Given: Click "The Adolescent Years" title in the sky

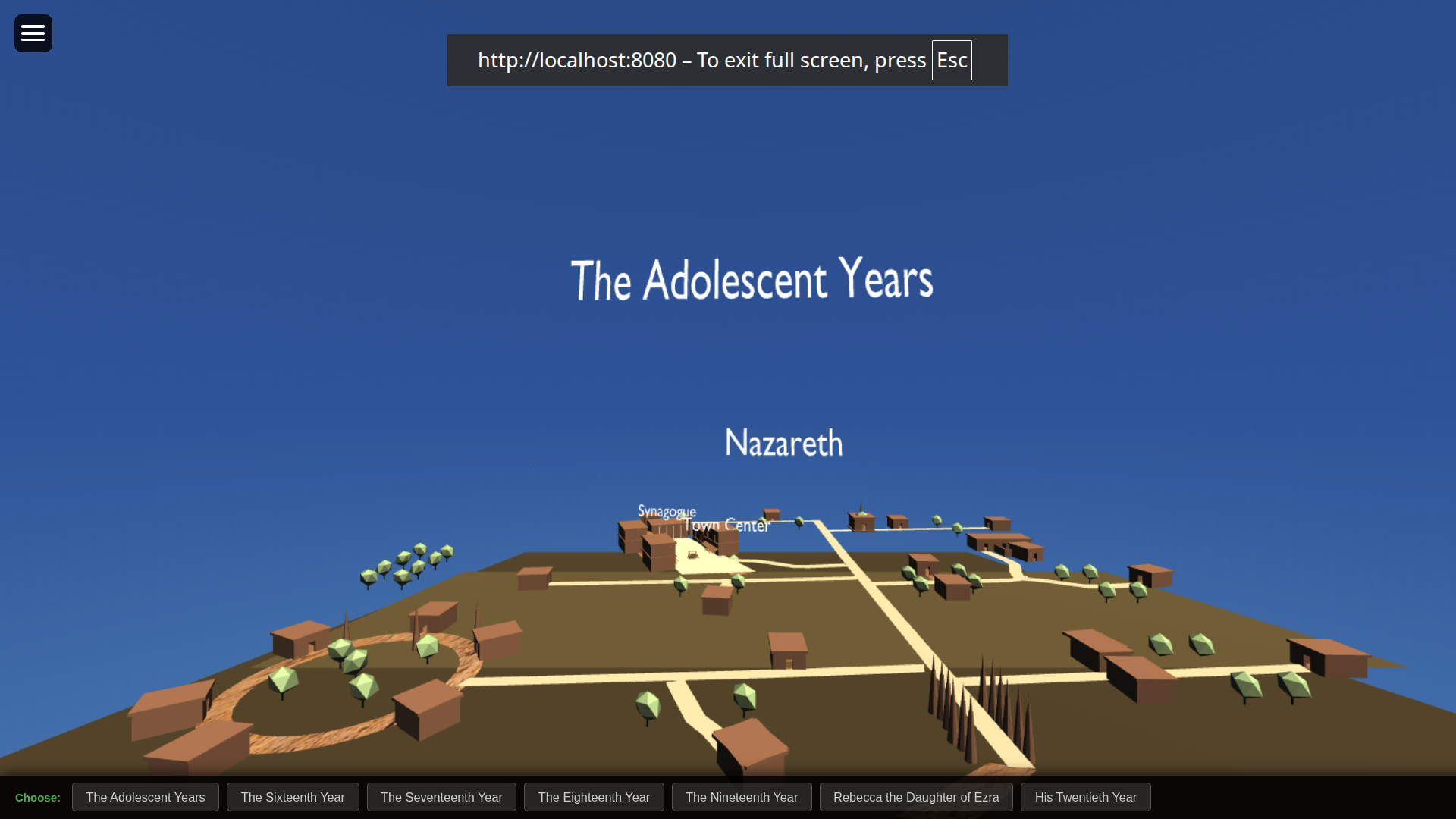Looking at the screenshot, I should click(752, 280).
